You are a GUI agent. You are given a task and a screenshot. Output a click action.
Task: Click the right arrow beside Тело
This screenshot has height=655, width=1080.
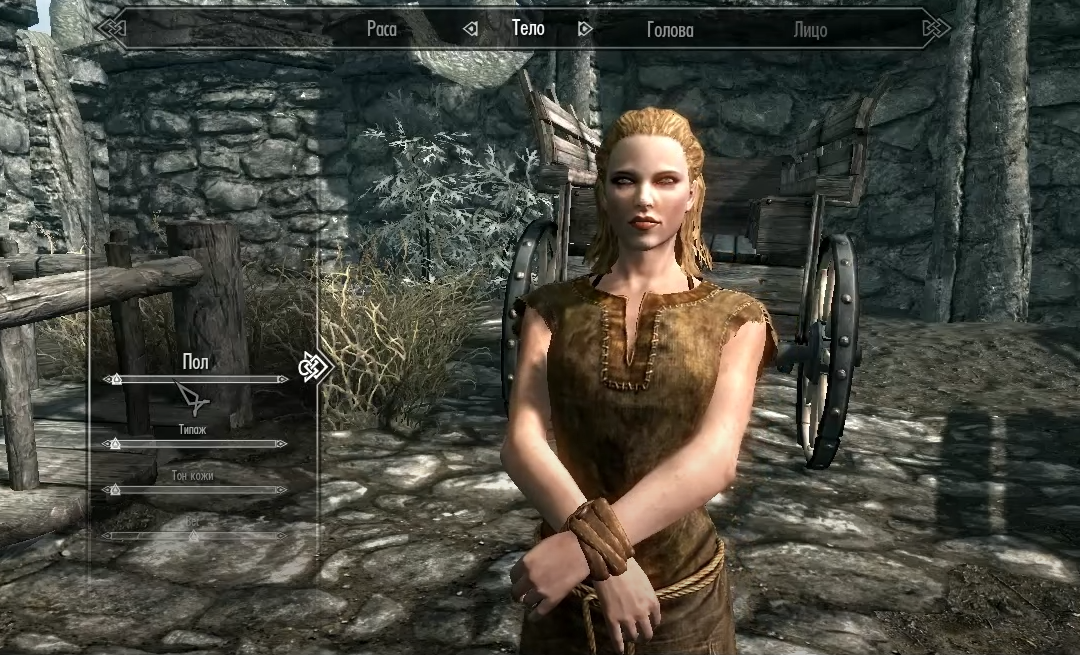(x=585, y=30)
